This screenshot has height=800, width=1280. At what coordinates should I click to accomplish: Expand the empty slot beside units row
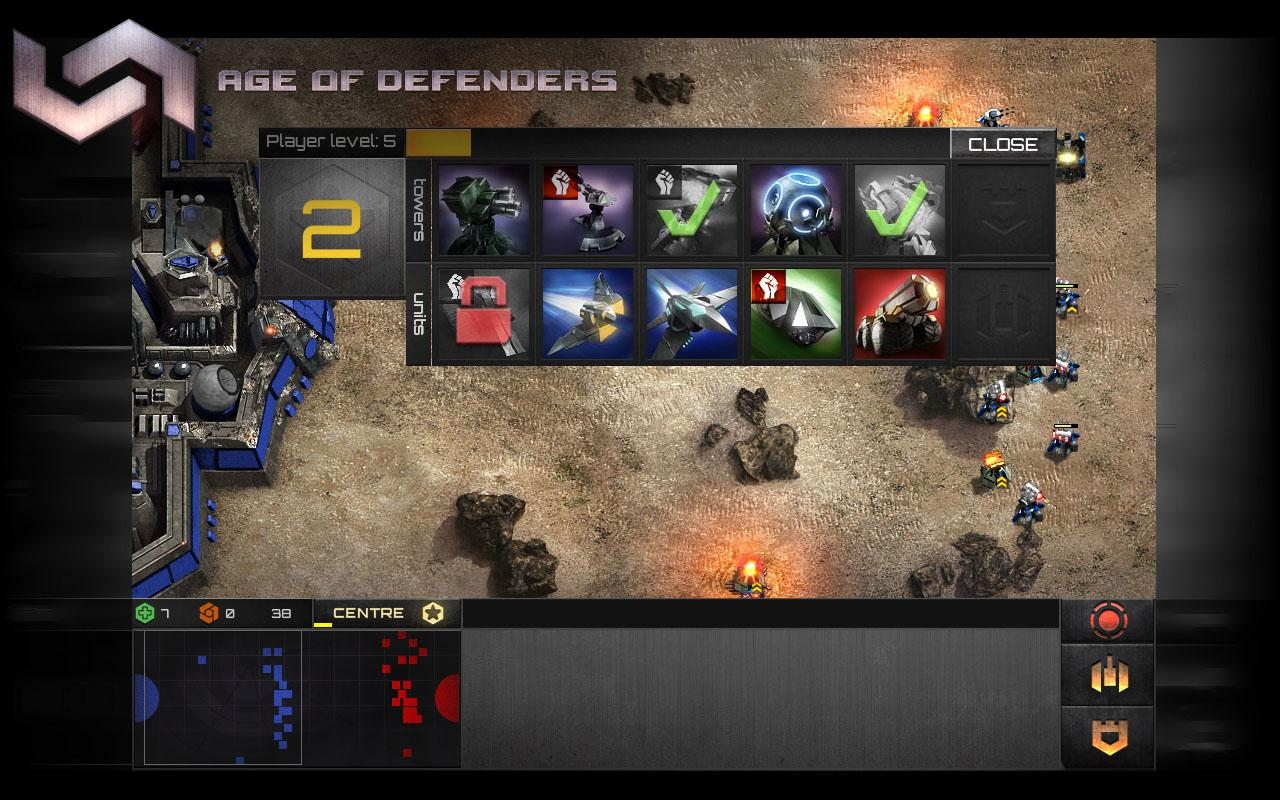[x=1002, y=312]
